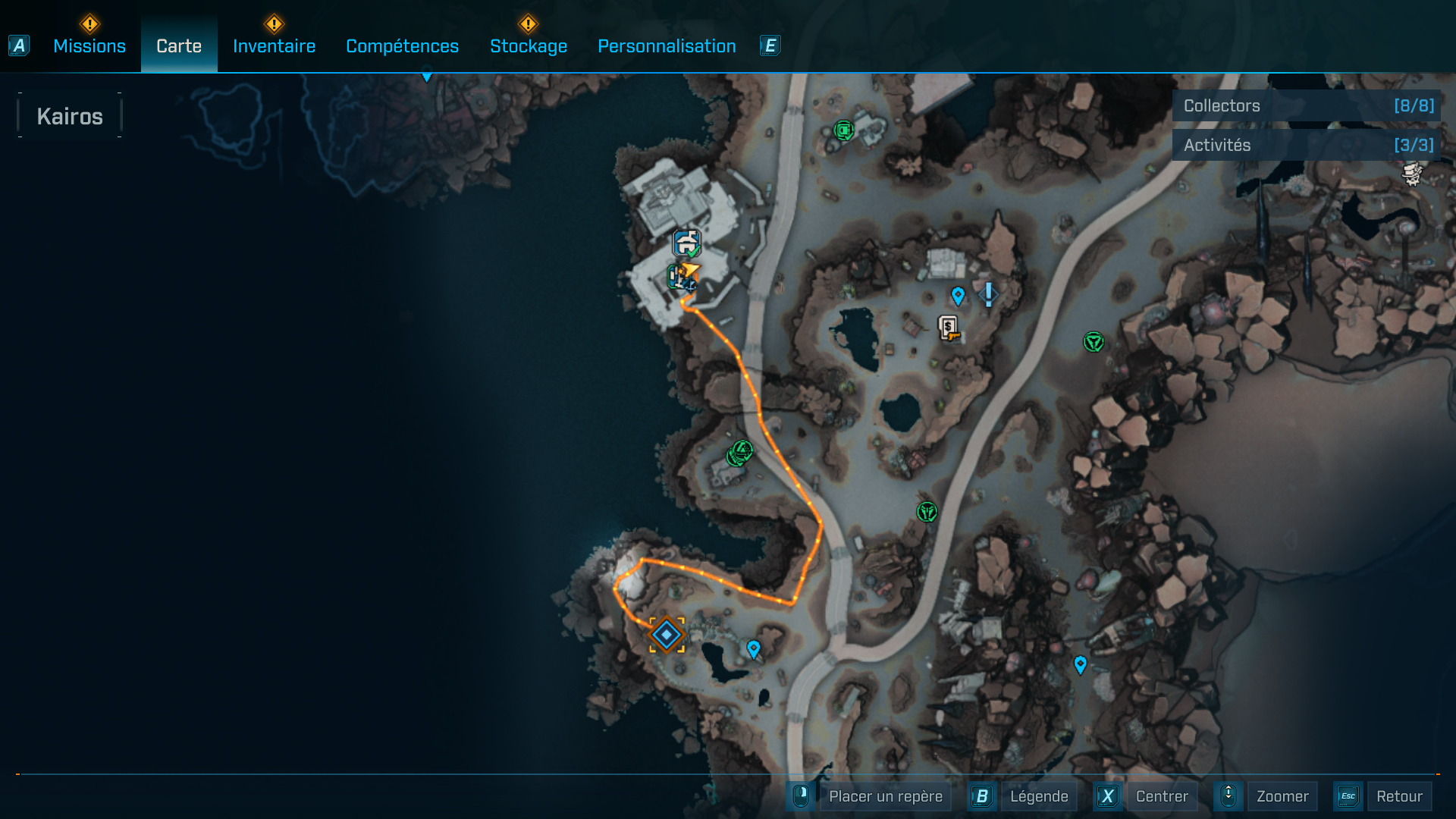Click the Centrer map button
Screen dimensions: 1456x819
coord(1161,796)
